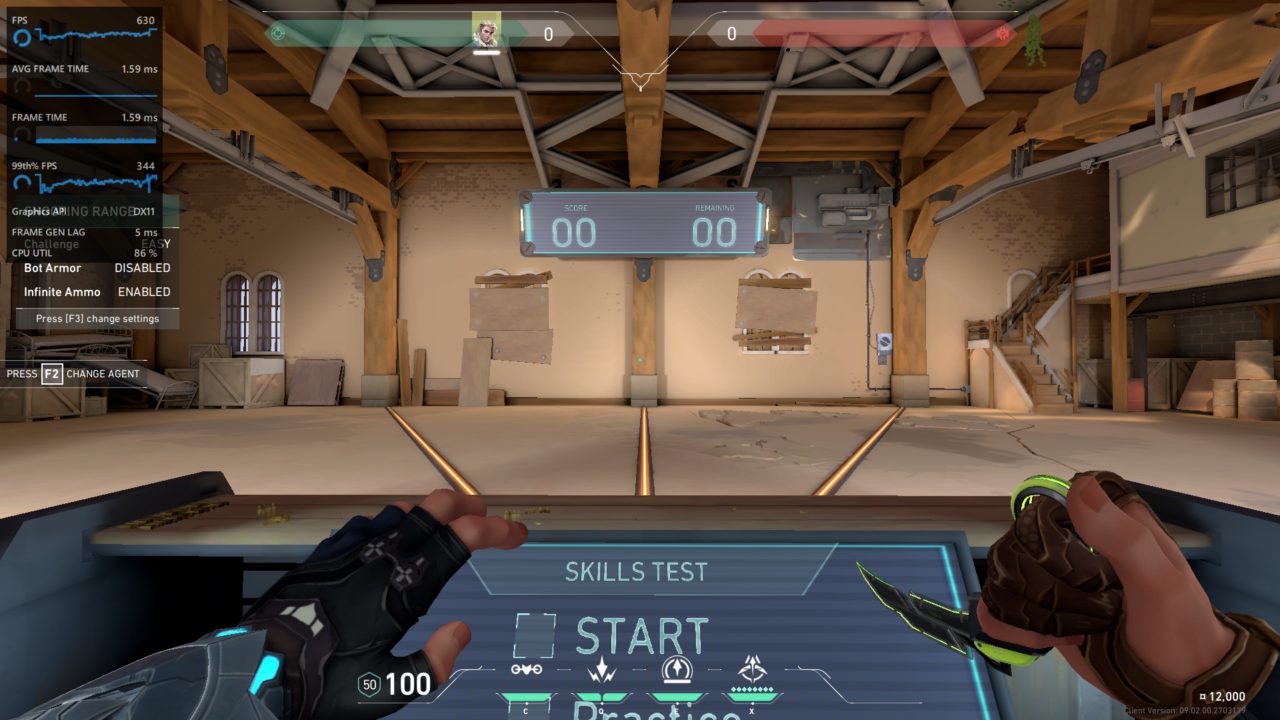Viewport: 1280px width, 720px height.
Task: Click the ultimate charge dots under X ability
Action: (x=752, y=689)
